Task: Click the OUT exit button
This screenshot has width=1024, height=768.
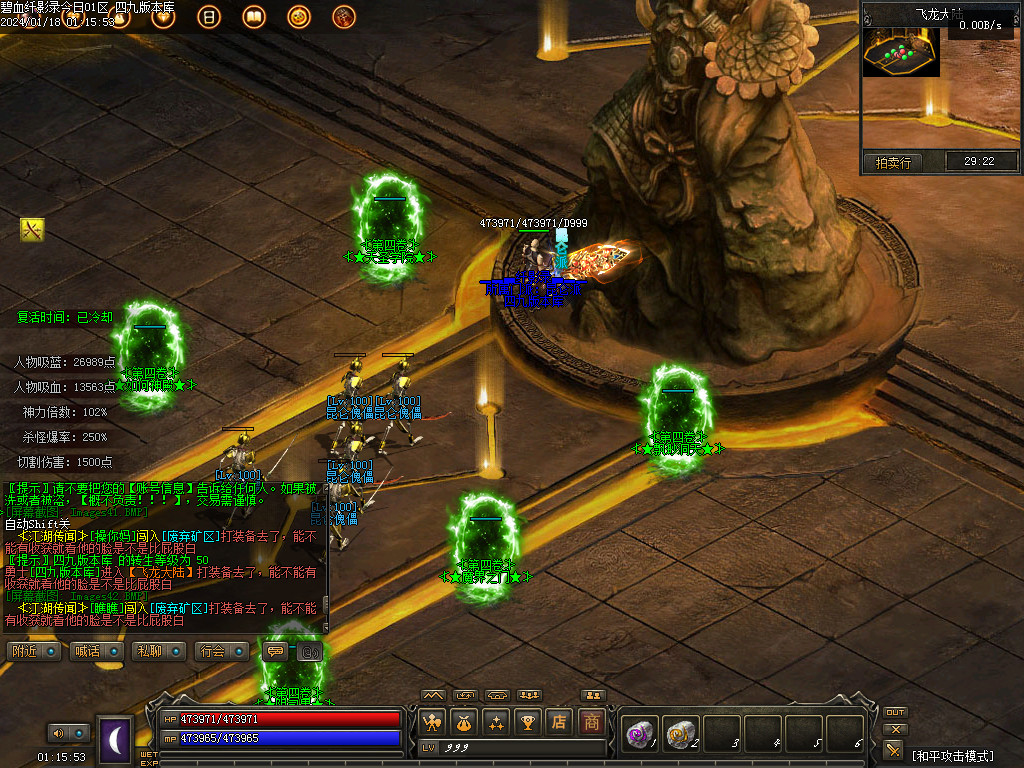Action: tap(895, 712)
